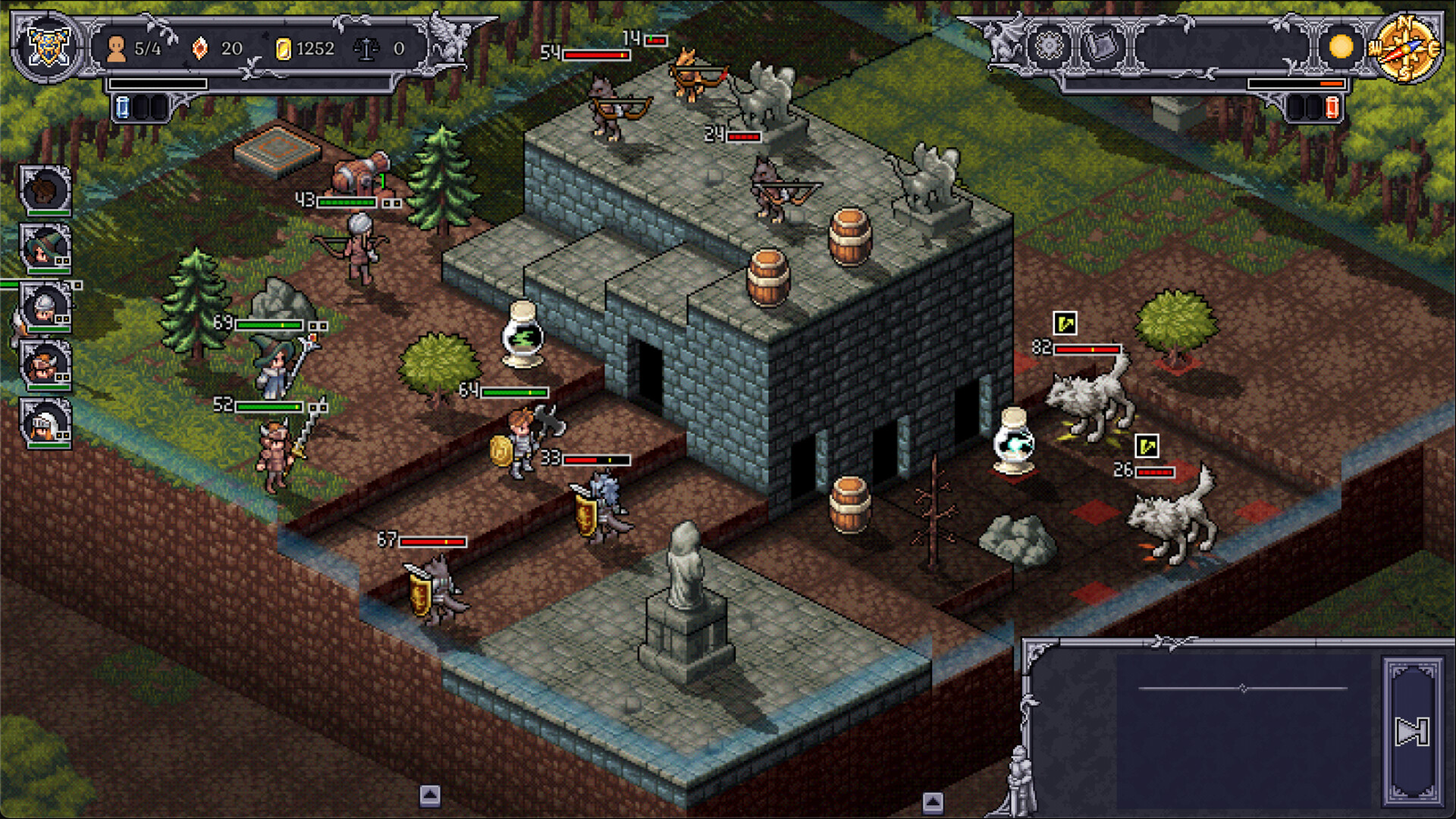Select the red potion consumable slot
This screenshot has height=819, width=1456.
(x=1332, y=107)
